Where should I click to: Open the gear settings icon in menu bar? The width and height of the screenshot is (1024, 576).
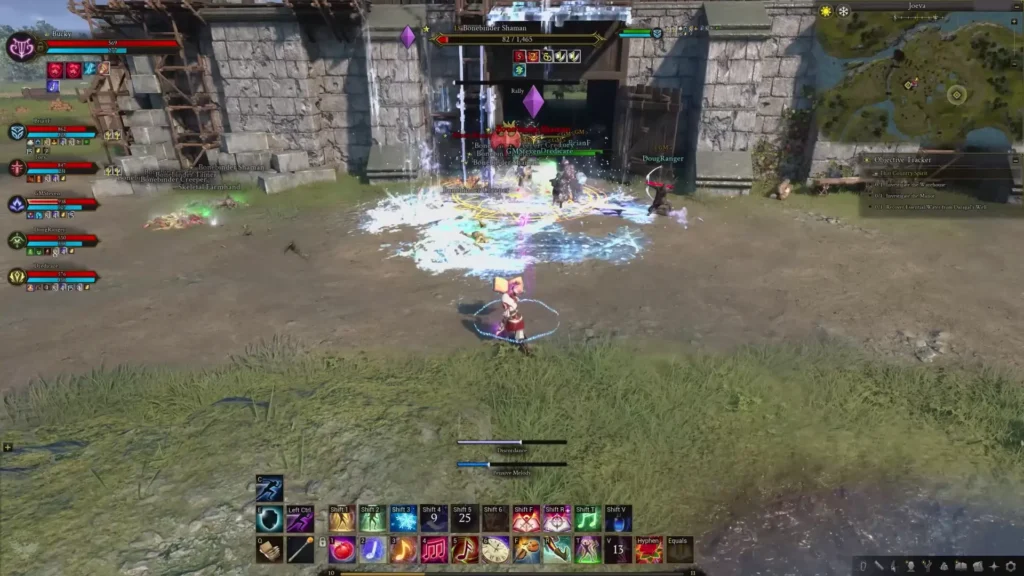[1009, 566]
